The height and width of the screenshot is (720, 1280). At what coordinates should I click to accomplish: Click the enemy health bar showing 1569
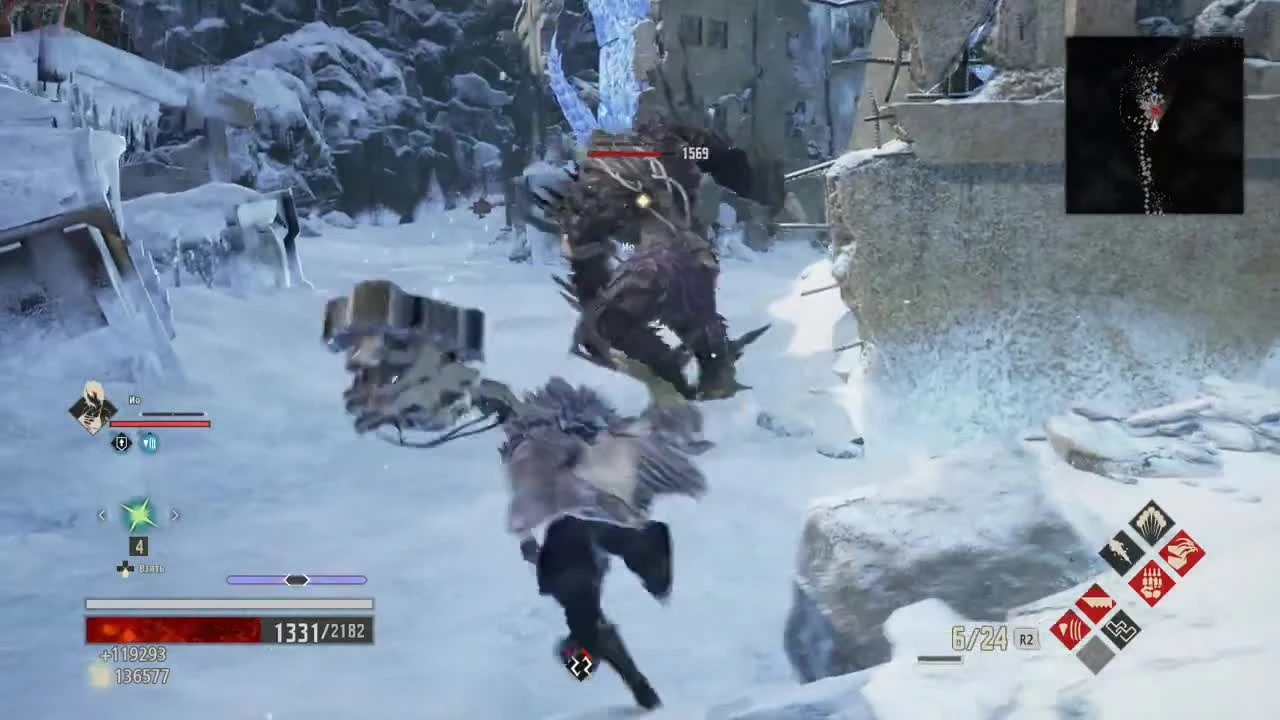pyautogui.click(x=625, y=154)
